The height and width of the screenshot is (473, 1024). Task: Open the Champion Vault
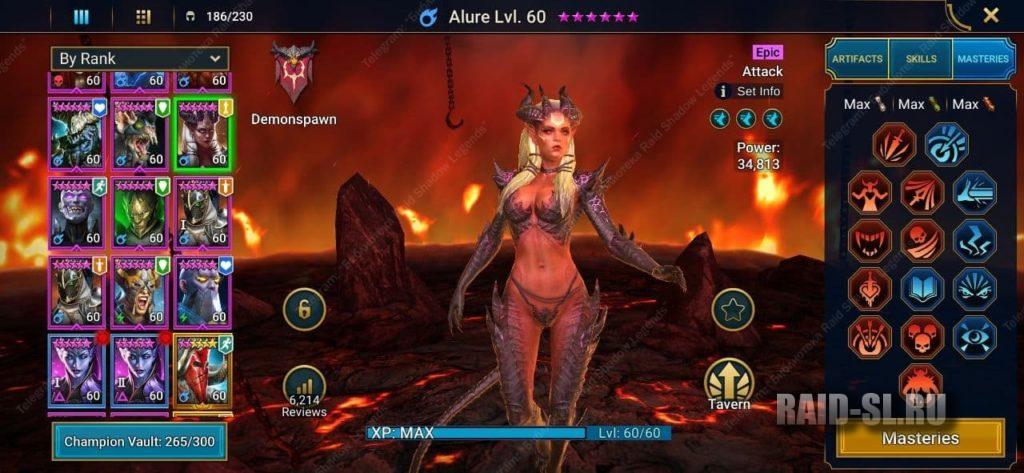(x=139, y=441)
